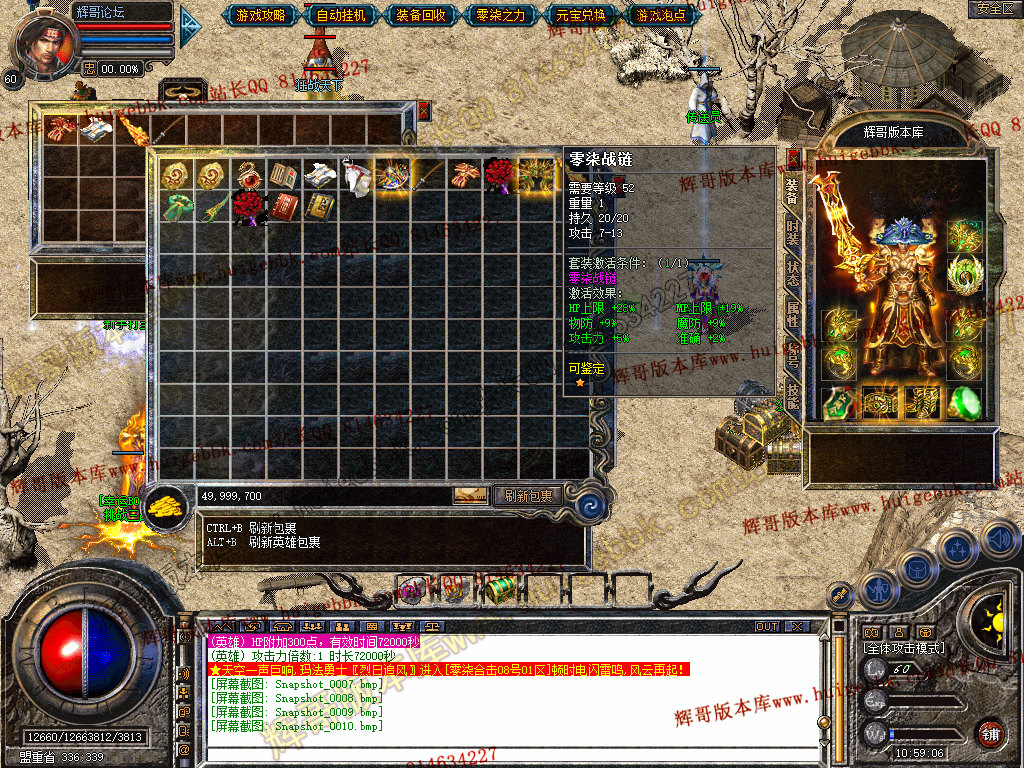Open the 属性 attributes tab
Image resolution: width=1024 pixels, height=768 pixels.
coord(792,313)
